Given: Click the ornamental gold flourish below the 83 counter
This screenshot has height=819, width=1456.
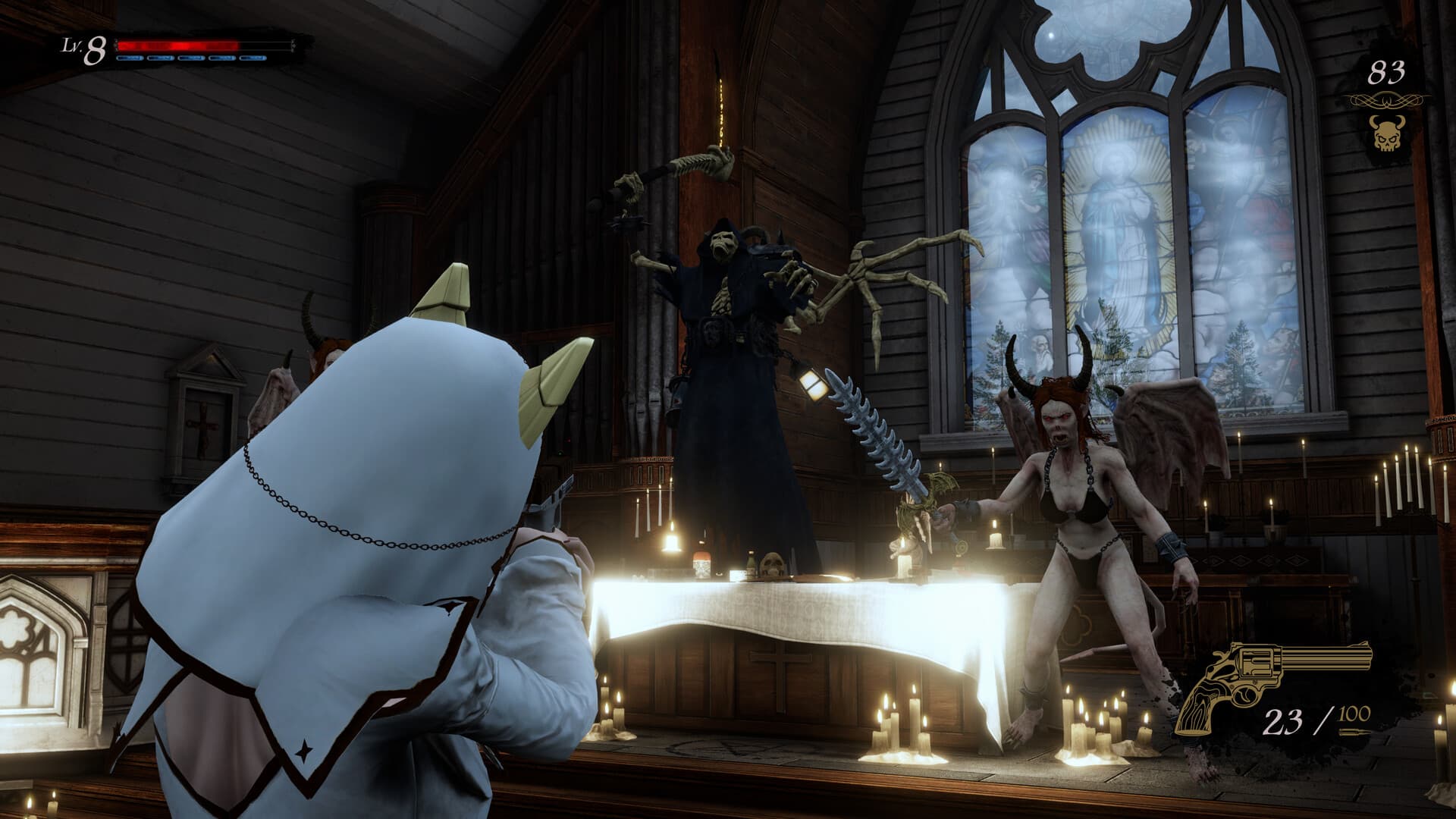Looking at the screenshot, I should pos(1386,99).
